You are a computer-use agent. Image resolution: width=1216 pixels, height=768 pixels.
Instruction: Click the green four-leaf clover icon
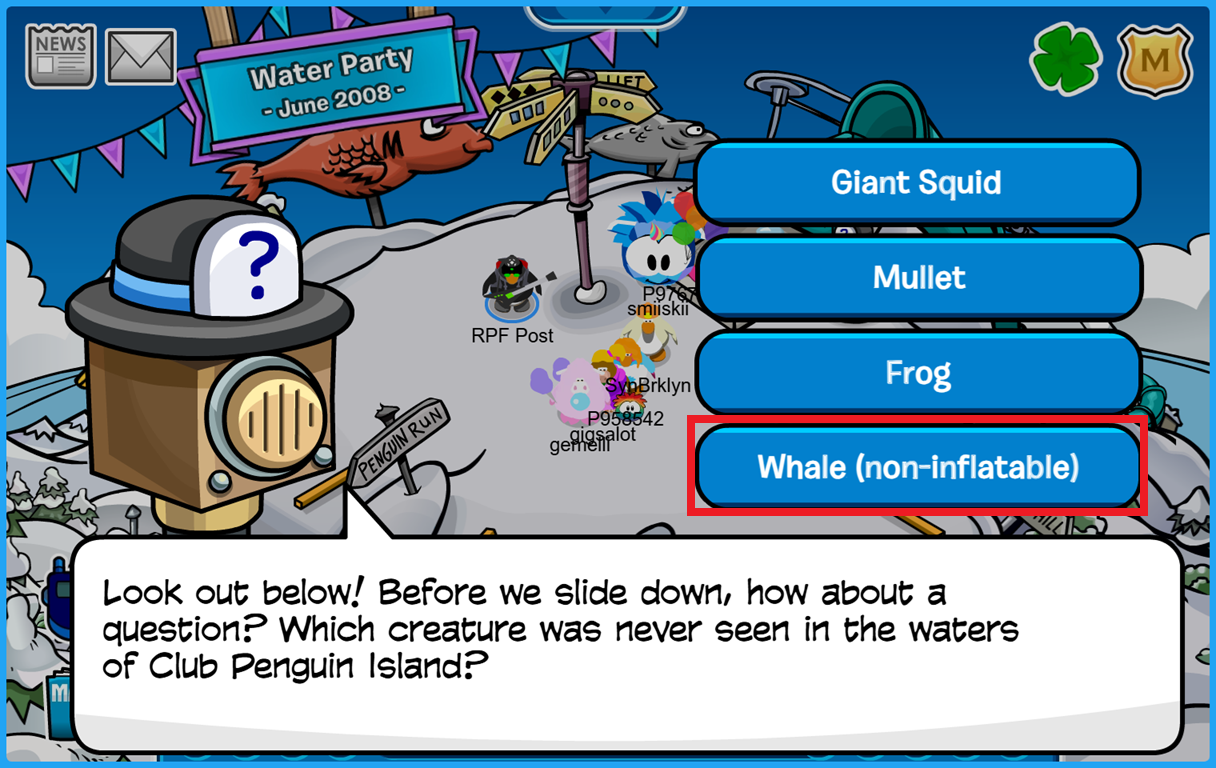click(1066, 59)
